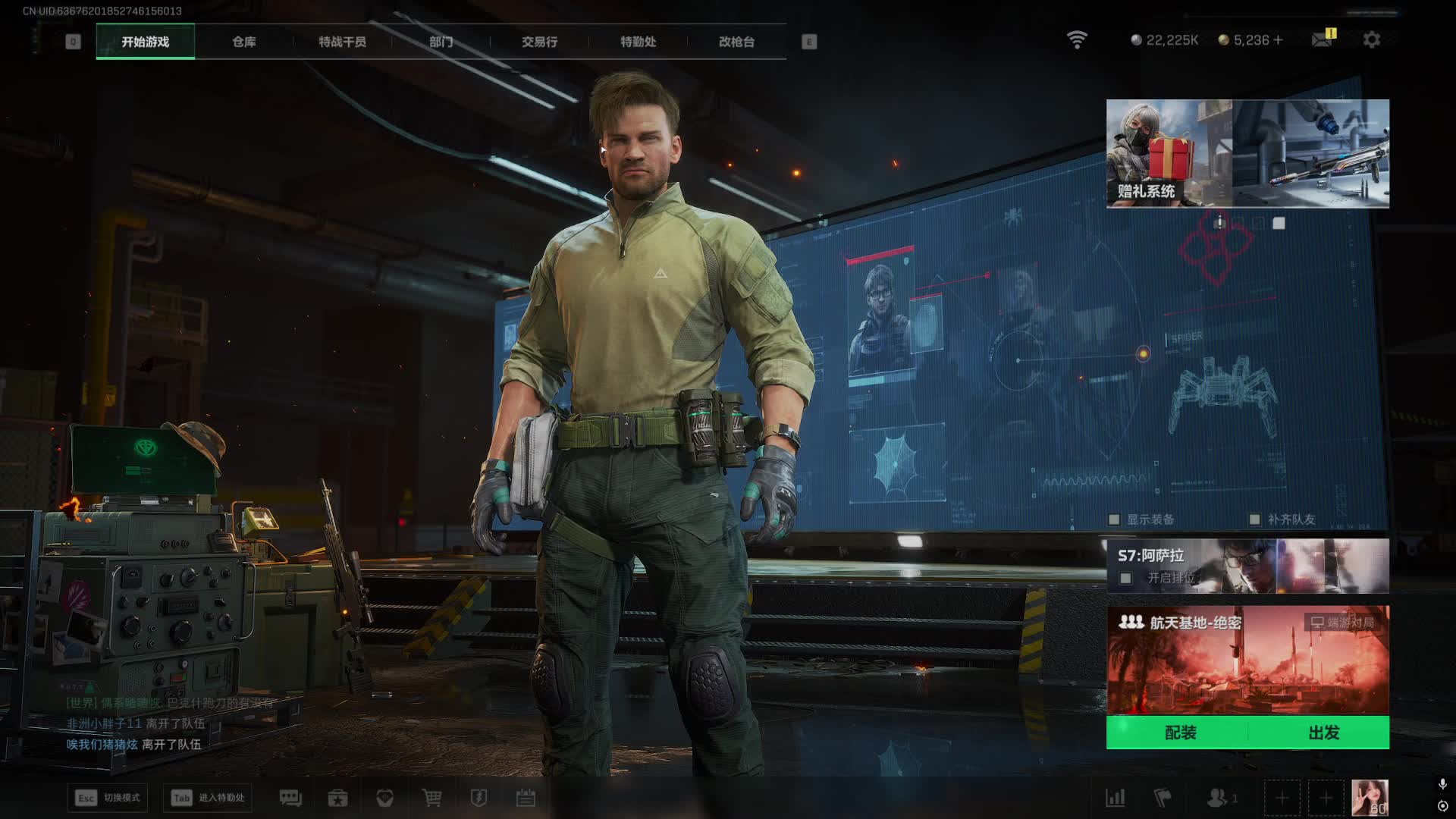Image resolution: width=1456 pixels, height=819 pixels.
Task: Open the calendar events icon
Action: click(x=526, y=798)
